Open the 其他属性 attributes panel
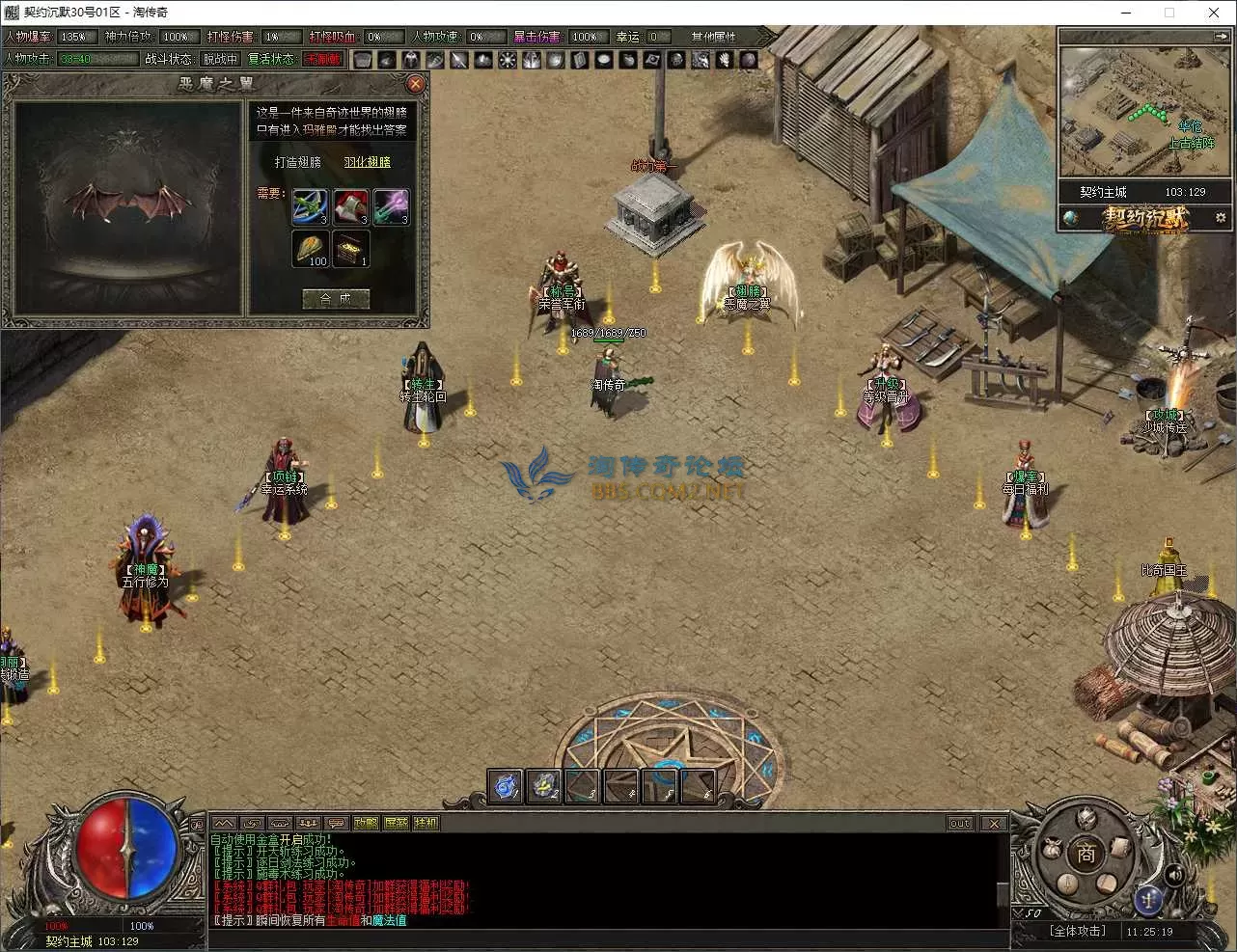 click(x=714, y=37)
